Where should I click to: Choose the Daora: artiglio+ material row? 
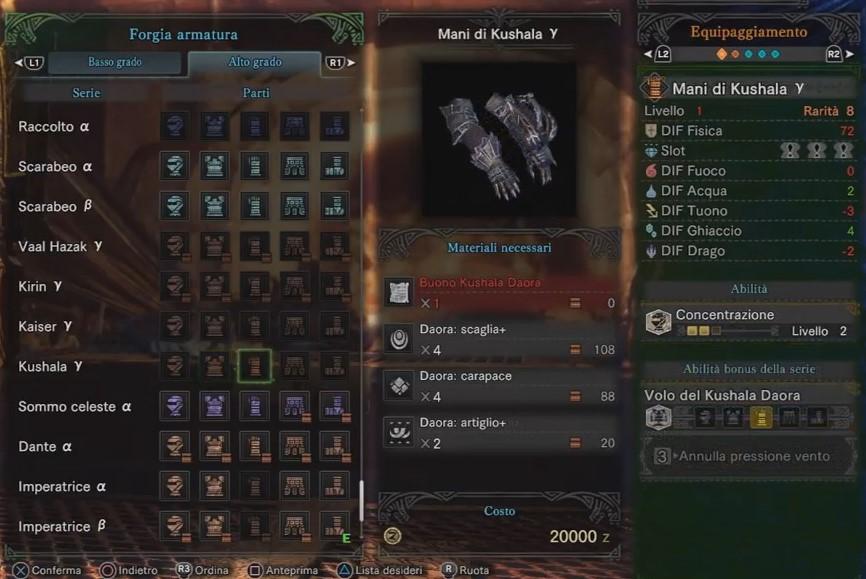[x=499, y=433]
